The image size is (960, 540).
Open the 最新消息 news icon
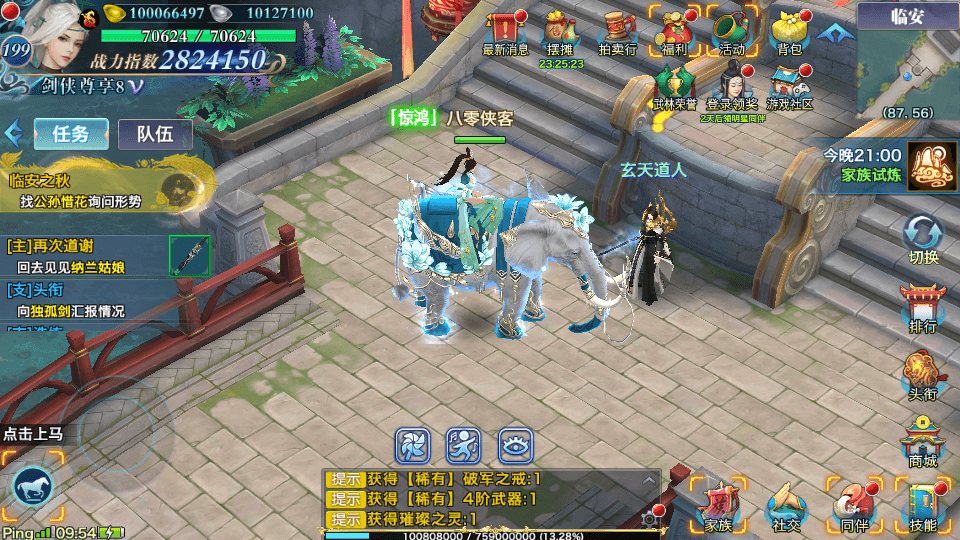click(505, 32)
